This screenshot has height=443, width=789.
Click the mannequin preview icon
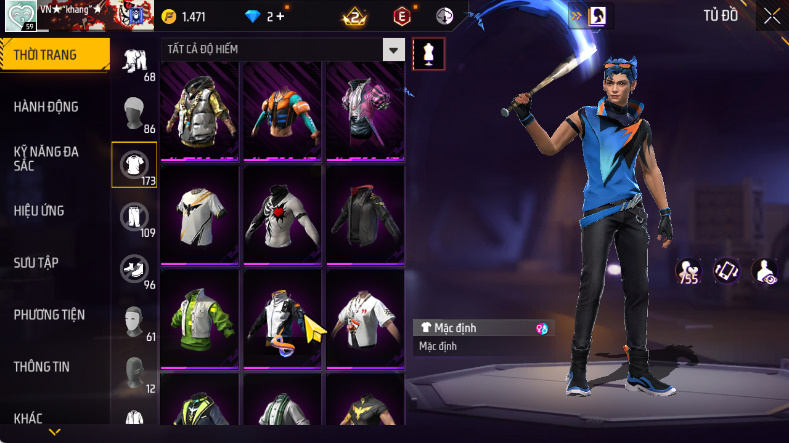click(429, 53)
